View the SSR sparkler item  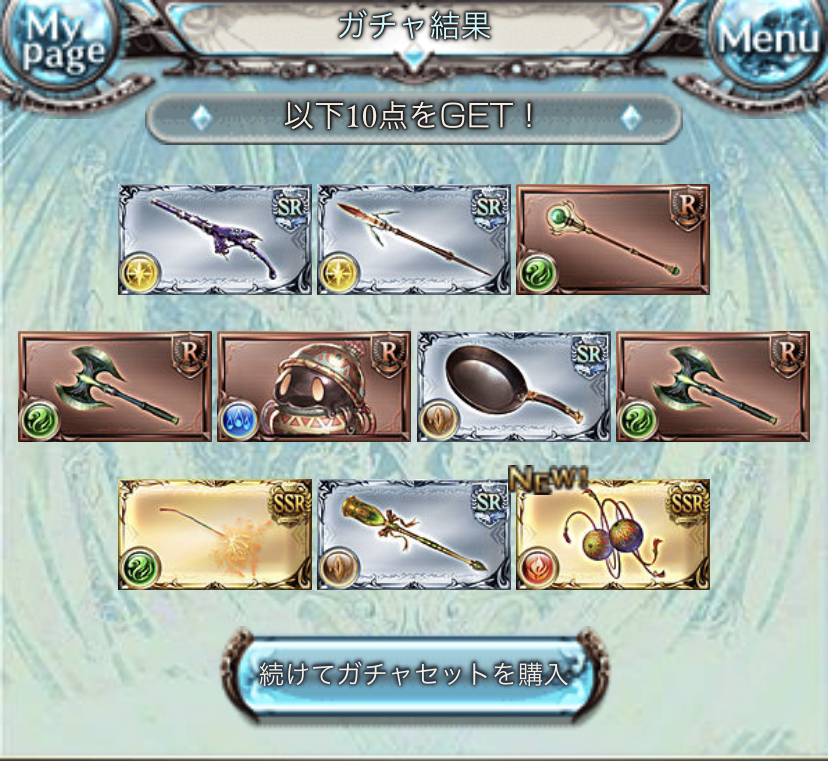[214, 534]
